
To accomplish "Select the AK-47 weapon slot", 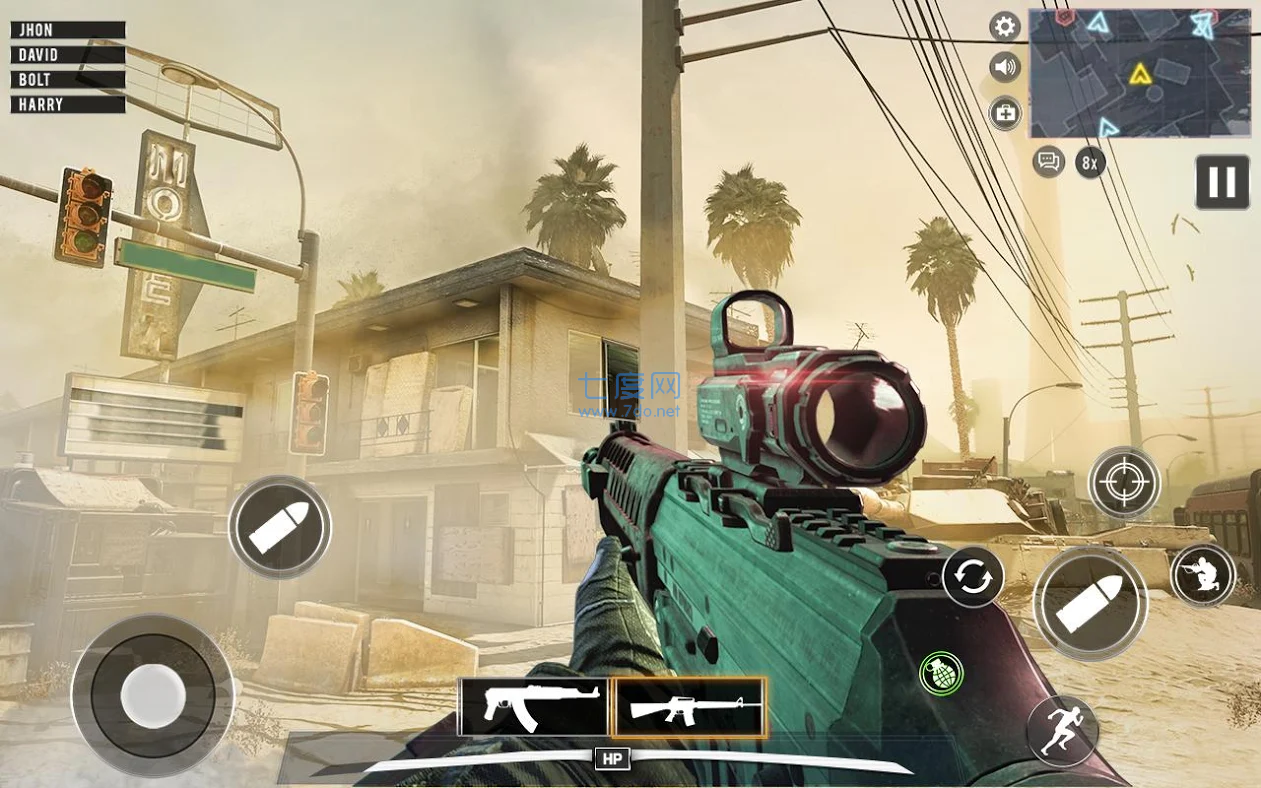I will click(533, 707).
